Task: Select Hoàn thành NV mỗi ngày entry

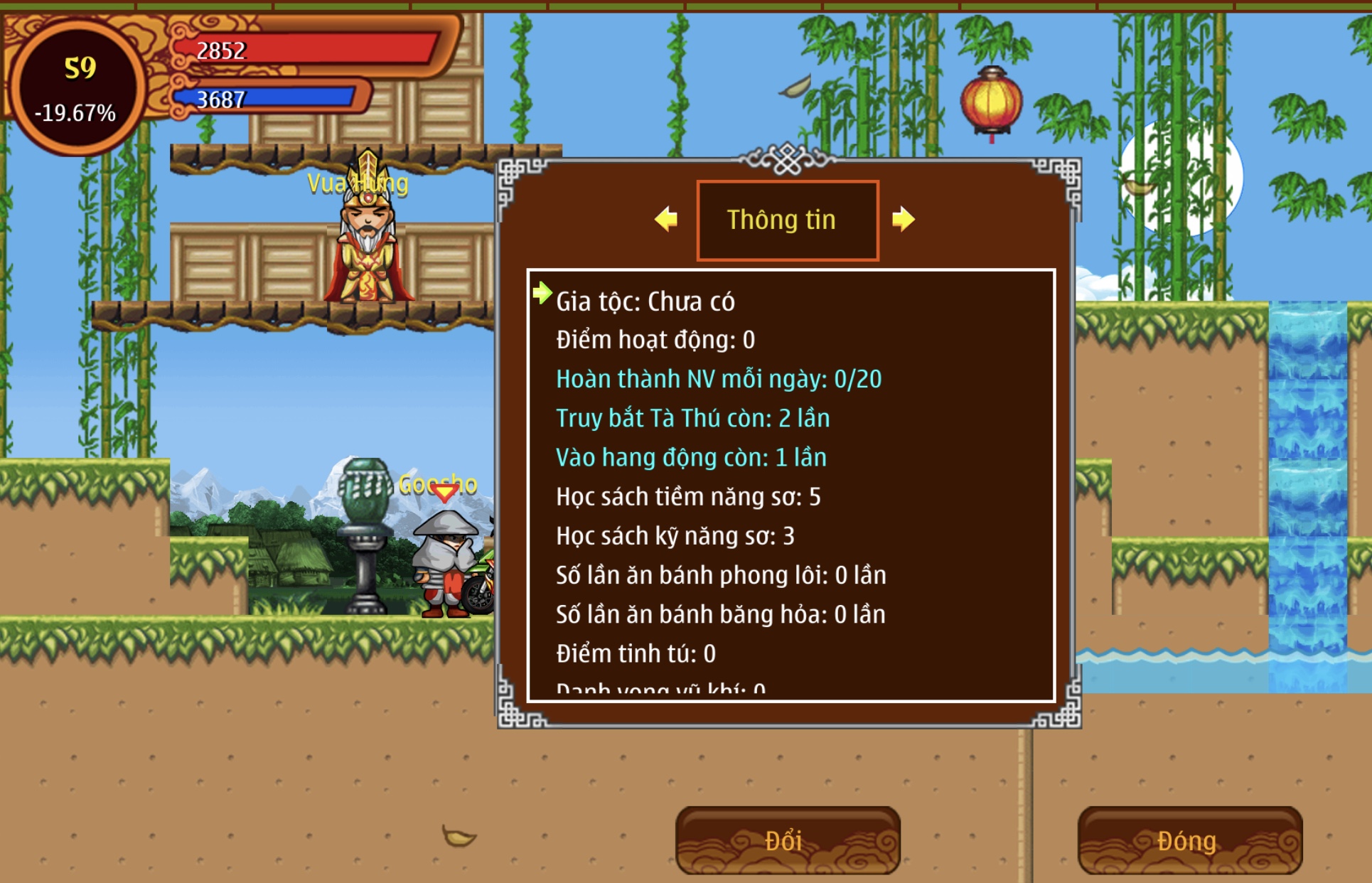Action: (719, 379)
